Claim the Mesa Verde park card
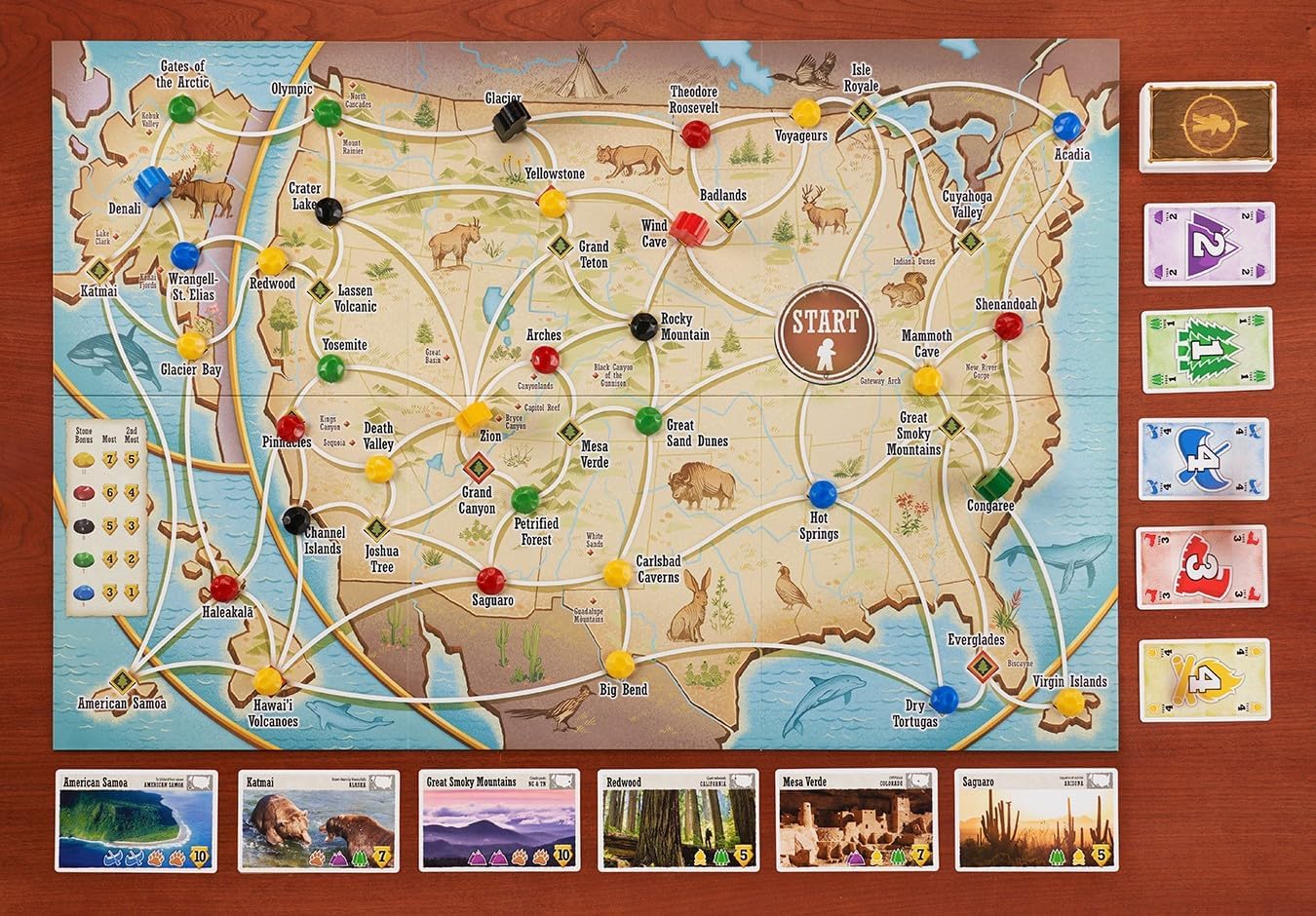The width and height of the screenshot is (1316, 916). [x=857, y=819]
